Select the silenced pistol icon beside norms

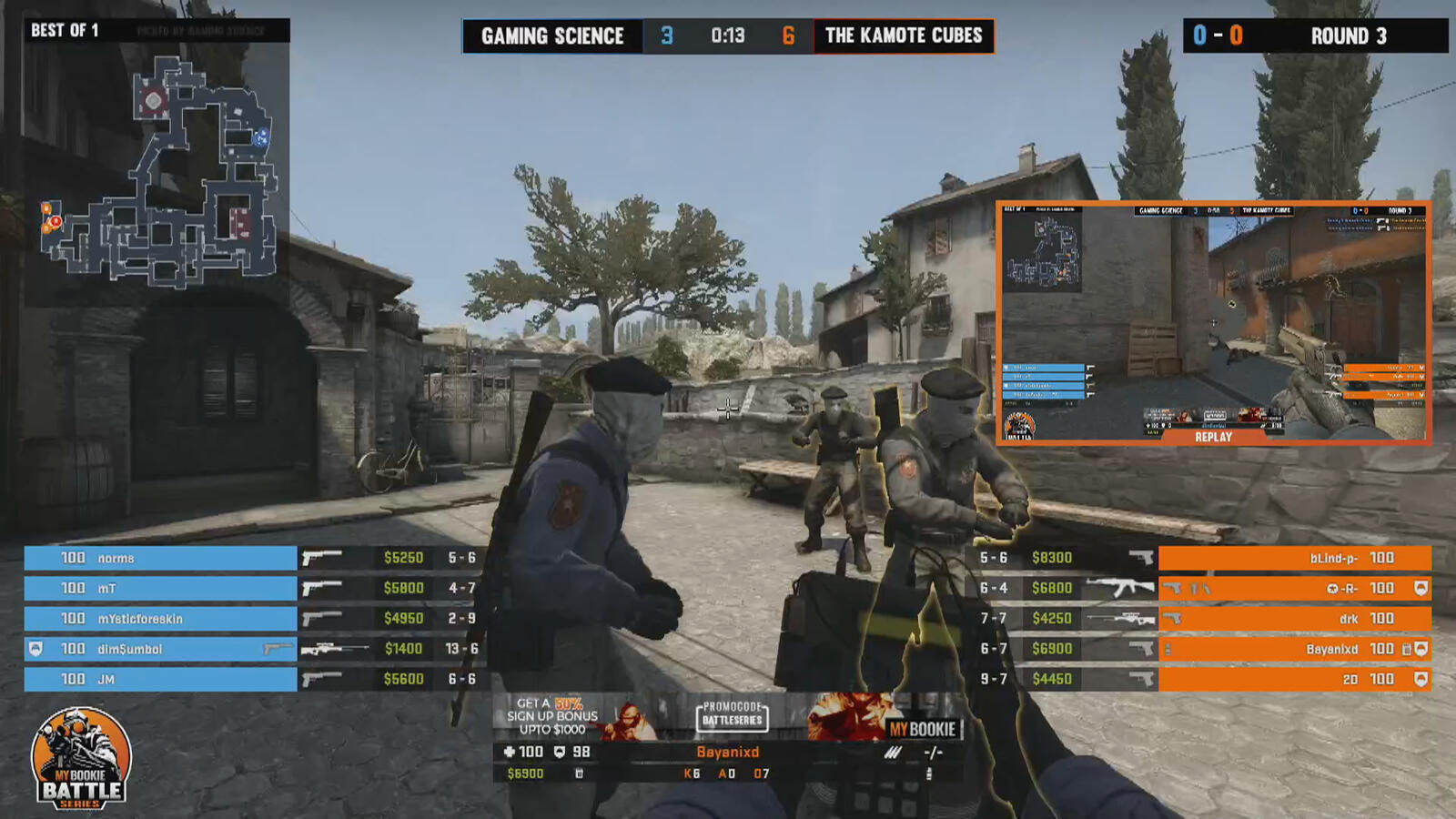coord(320,557)
